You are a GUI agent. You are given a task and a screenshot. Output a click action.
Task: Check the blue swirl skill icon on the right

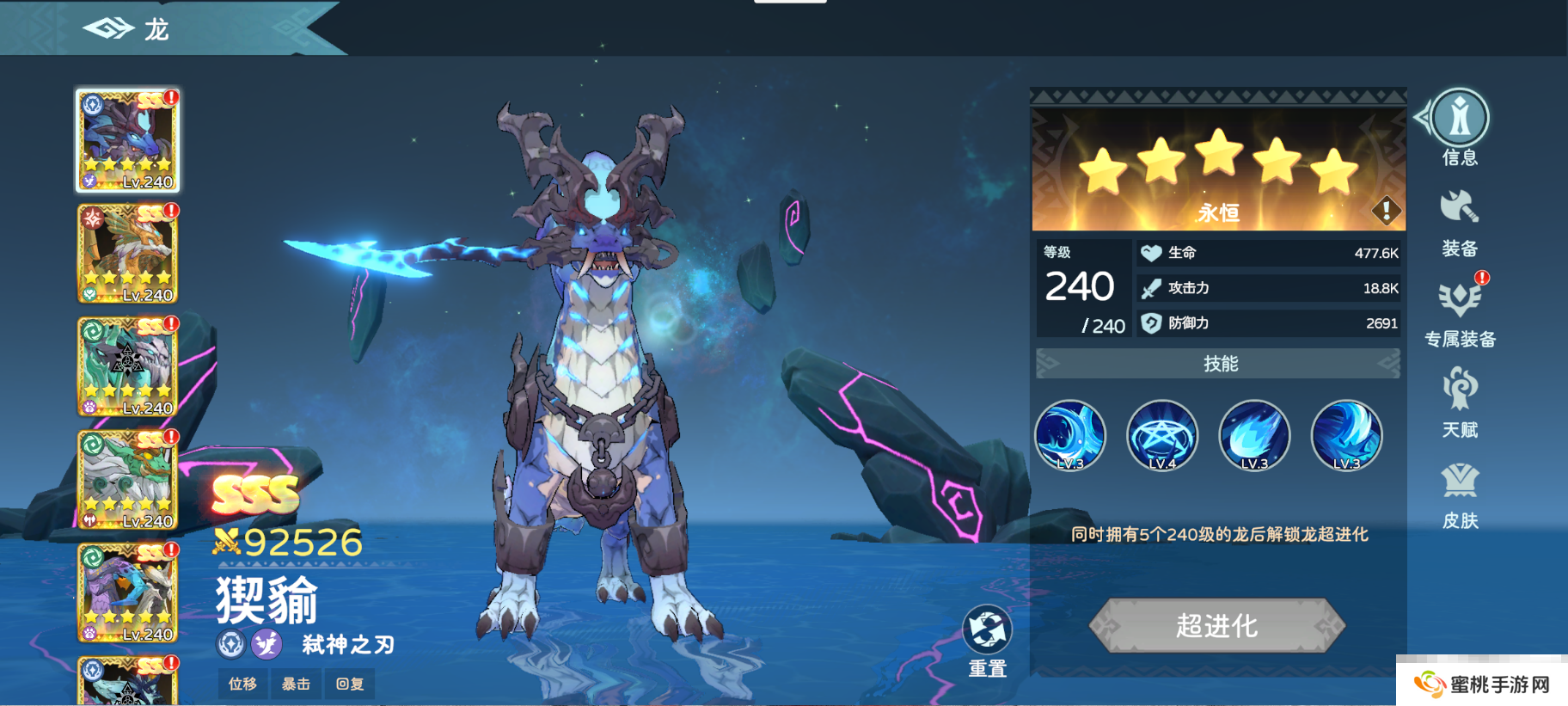pyautogui.click(x=1346, y=436)
